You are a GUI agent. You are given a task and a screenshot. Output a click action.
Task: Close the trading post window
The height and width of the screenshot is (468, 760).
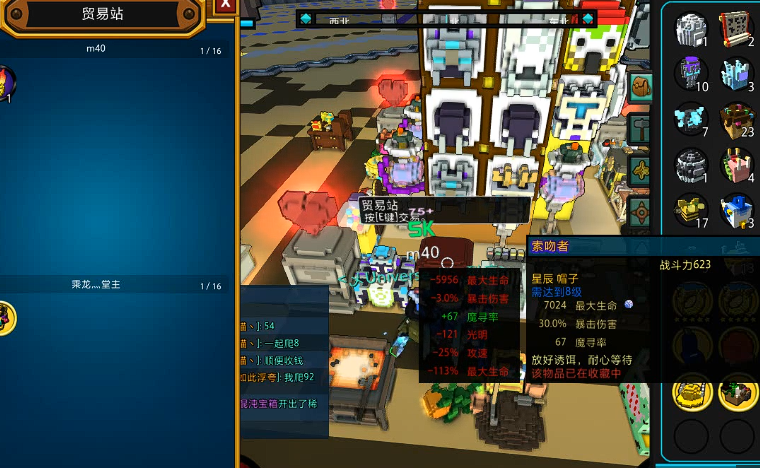(x=225, y=5)
